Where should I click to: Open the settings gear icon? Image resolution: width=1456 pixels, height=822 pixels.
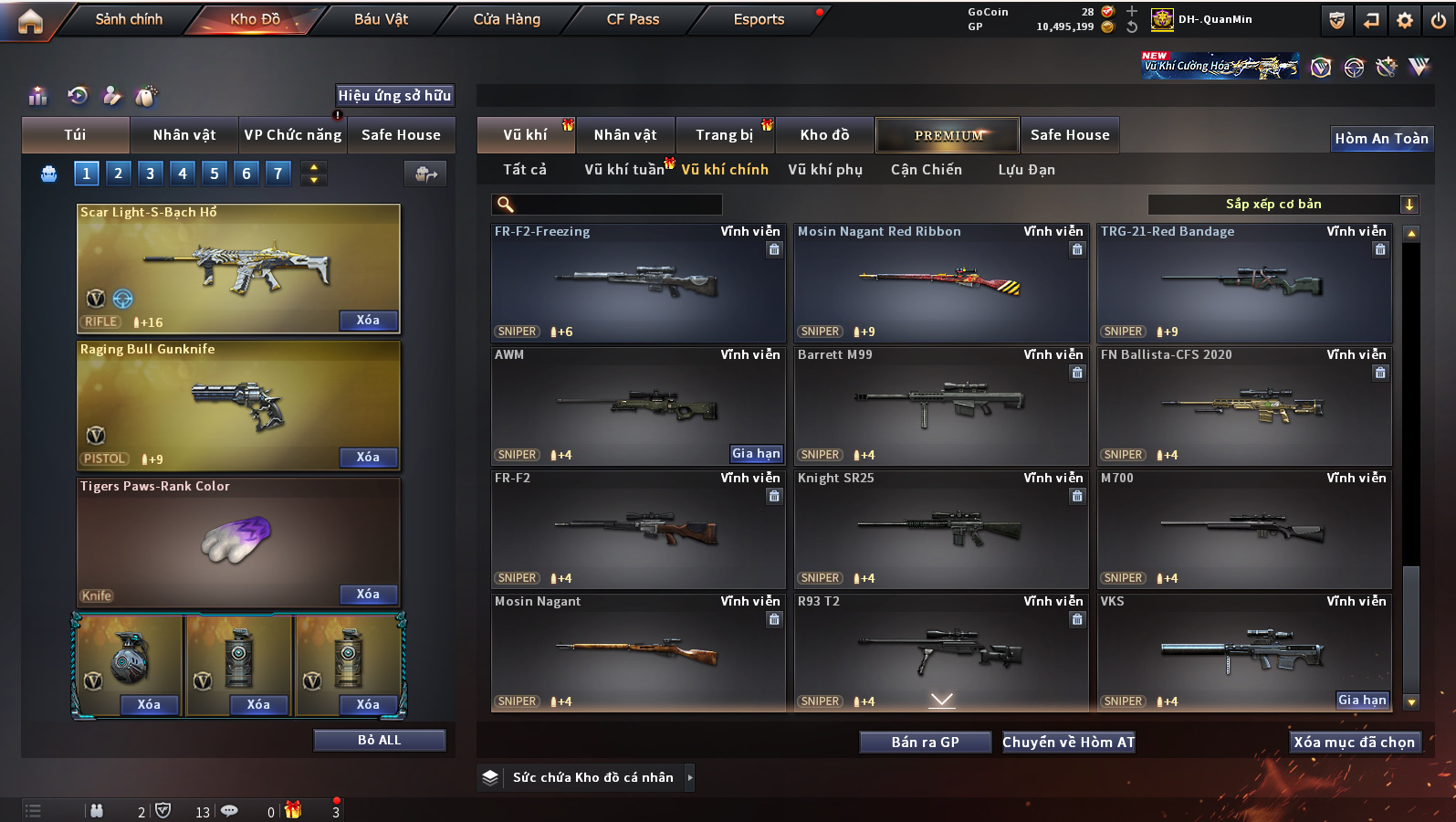coord(1405,20)
